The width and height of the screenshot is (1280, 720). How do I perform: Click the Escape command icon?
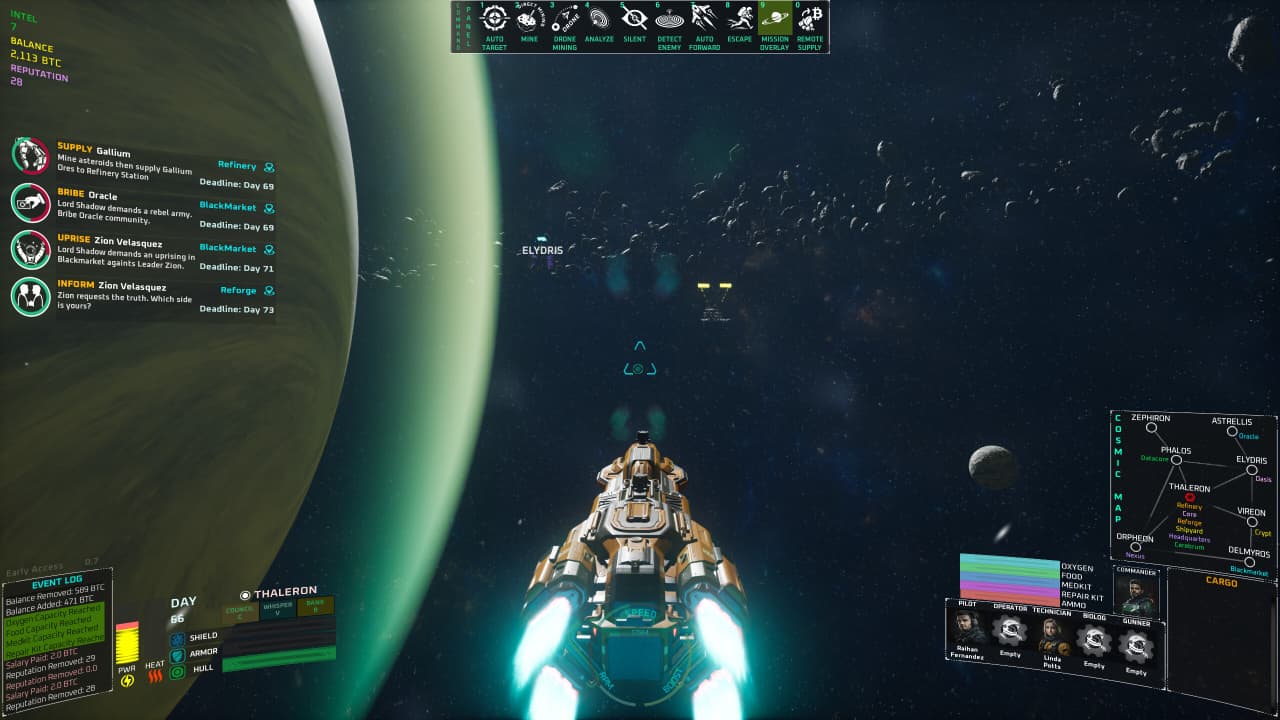click(x=739, y=21)
